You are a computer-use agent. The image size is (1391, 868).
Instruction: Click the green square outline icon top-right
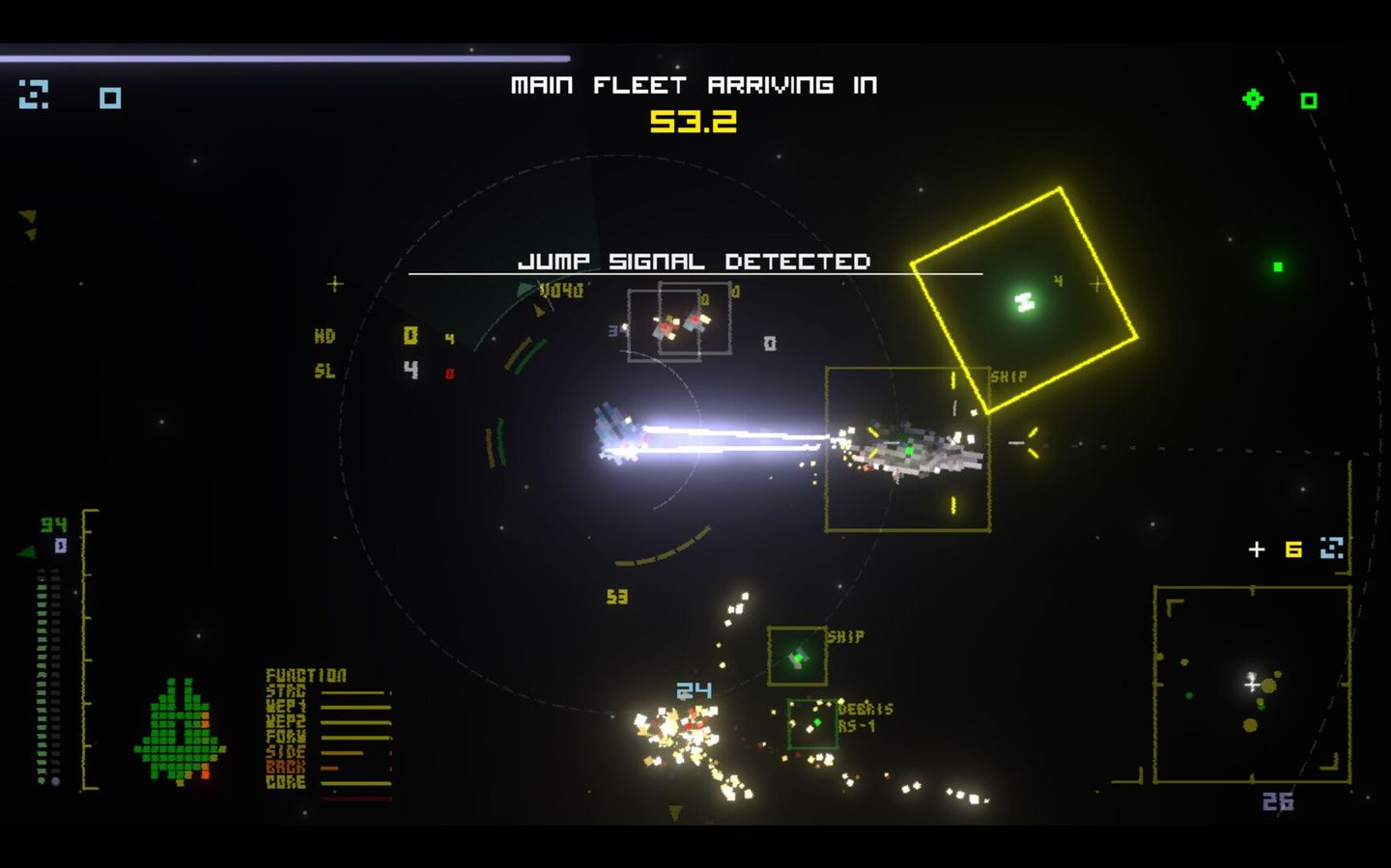(x=1311, y=98)
